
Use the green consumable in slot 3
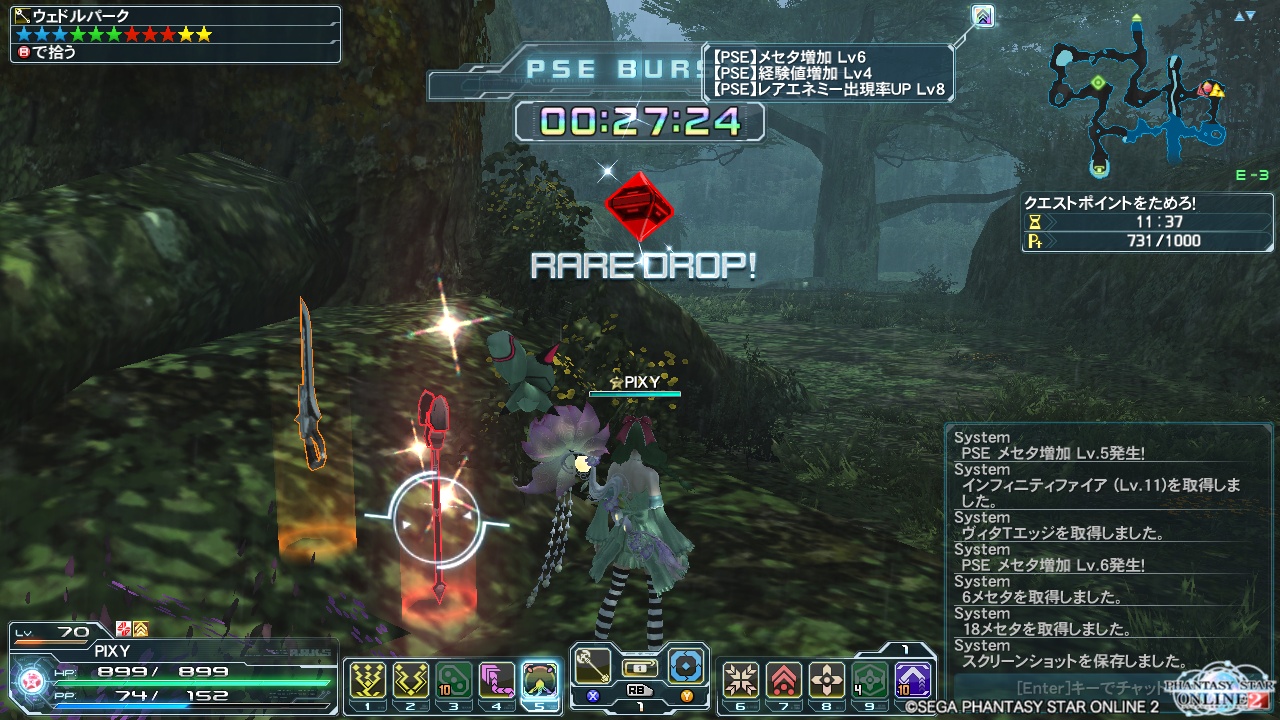click(x=454, y=680)
